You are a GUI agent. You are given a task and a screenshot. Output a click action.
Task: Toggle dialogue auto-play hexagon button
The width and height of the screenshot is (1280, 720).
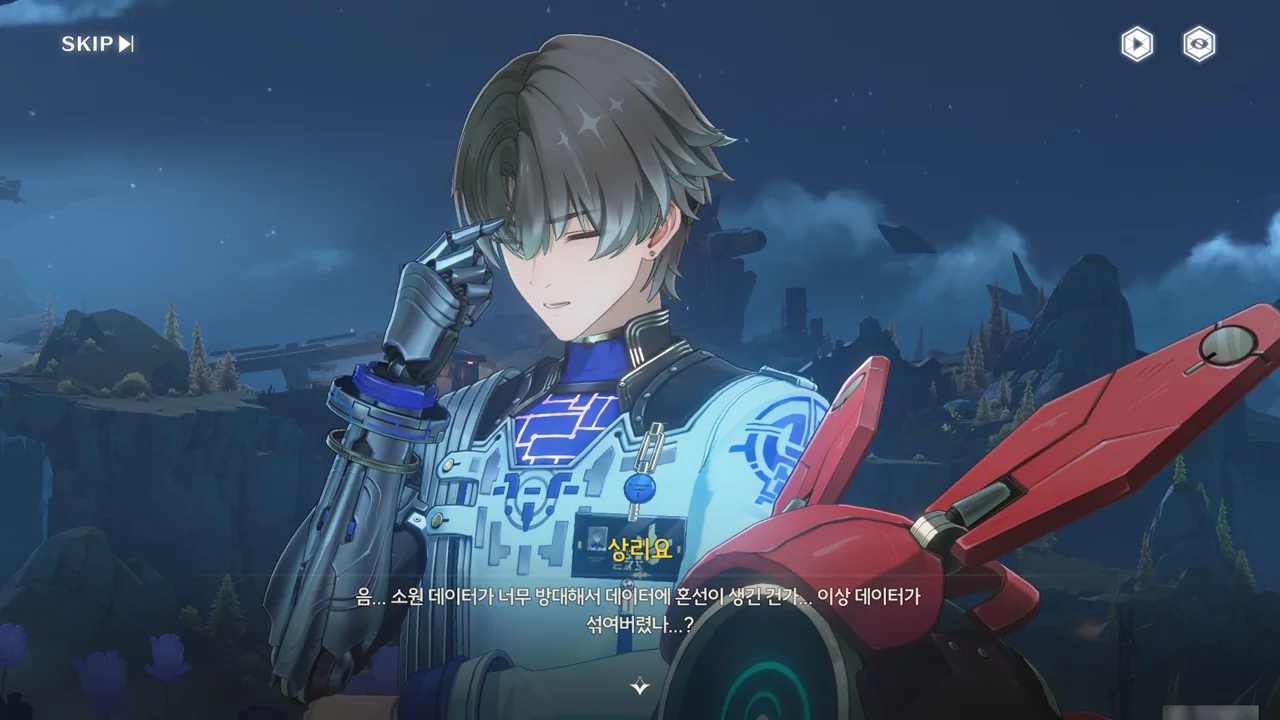pos(1137,44)
